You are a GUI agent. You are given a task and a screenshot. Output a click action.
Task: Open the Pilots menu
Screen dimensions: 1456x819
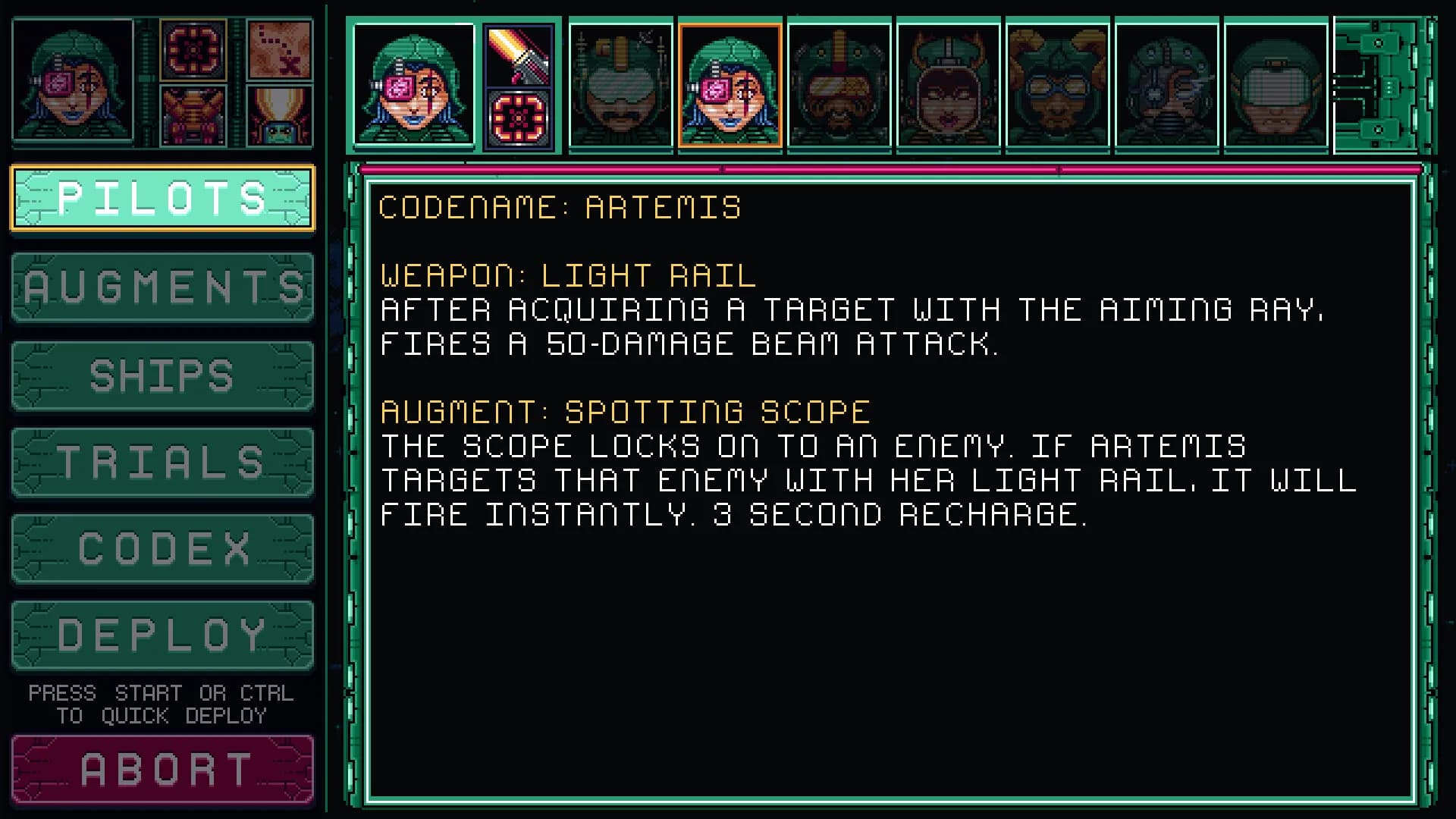tap(162, 198)
